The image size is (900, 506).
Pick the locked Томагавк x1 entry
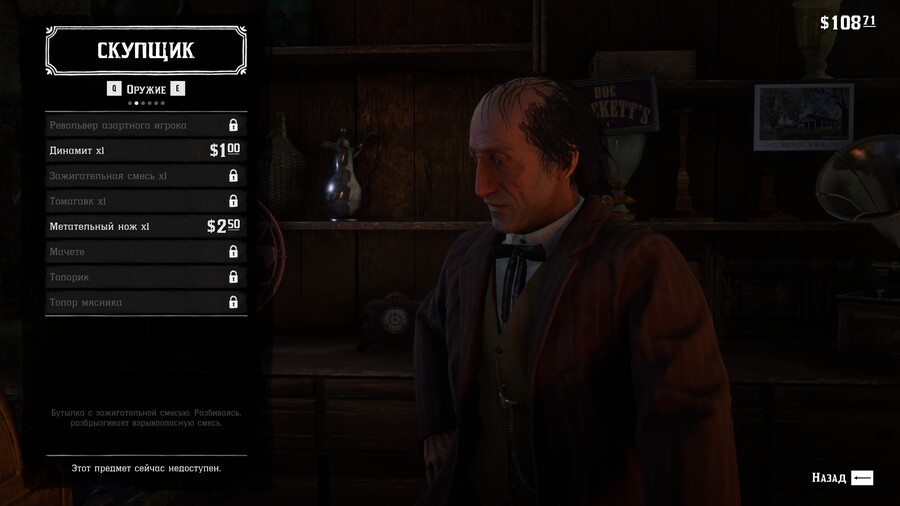[145, 201]
